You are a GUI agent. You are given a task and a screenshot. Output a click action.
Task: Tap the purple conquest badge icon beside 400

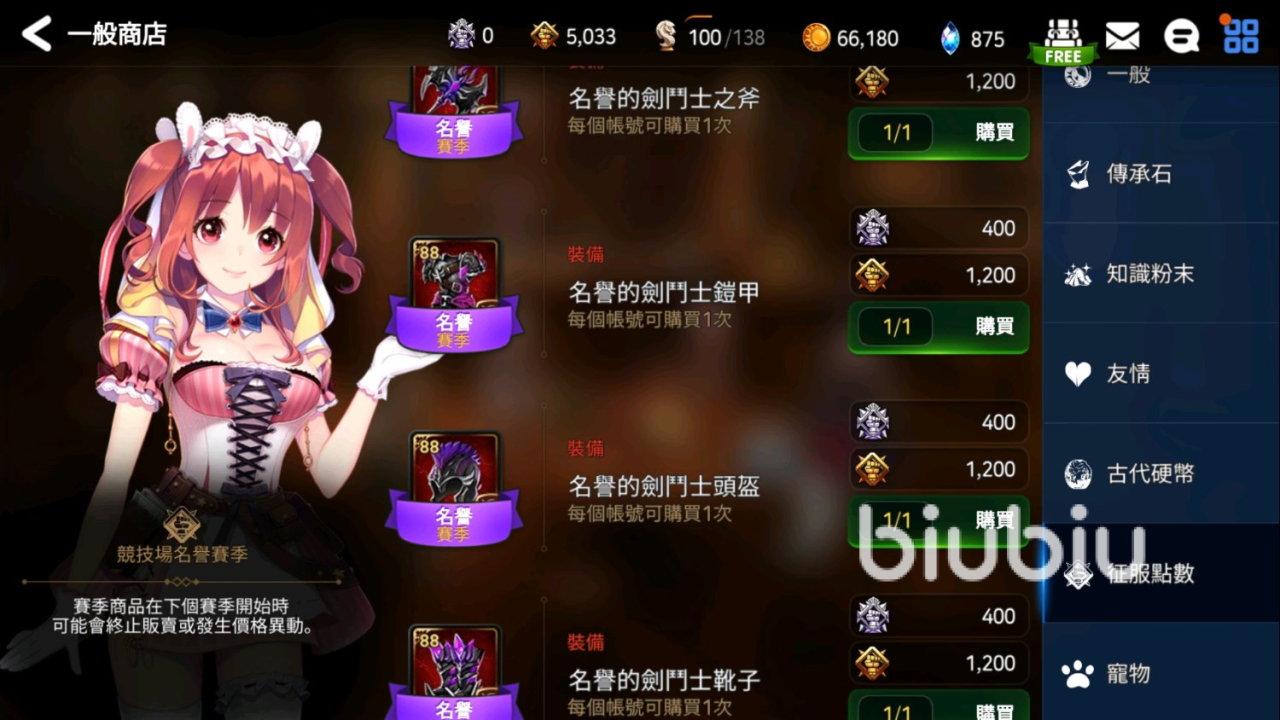click(x=872, y=228)
